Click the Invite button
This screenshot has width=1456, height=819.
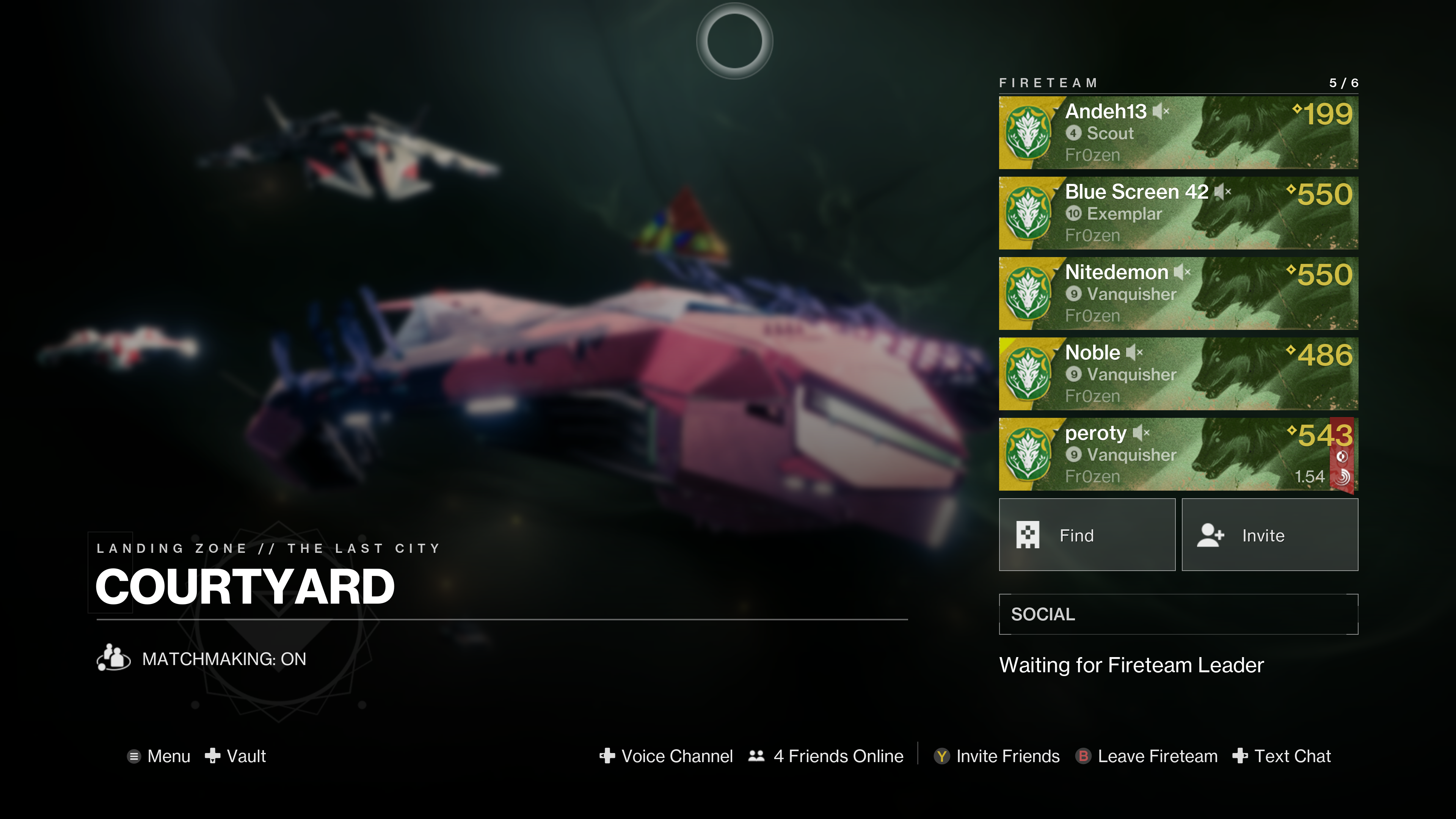(1269, 535)
